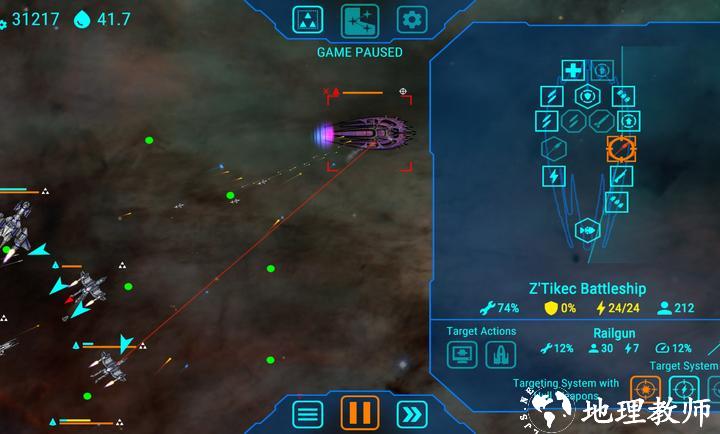Select the highlighted orange Railgun slot
This screenshot has width=720, height=434.
pos(621,148)
